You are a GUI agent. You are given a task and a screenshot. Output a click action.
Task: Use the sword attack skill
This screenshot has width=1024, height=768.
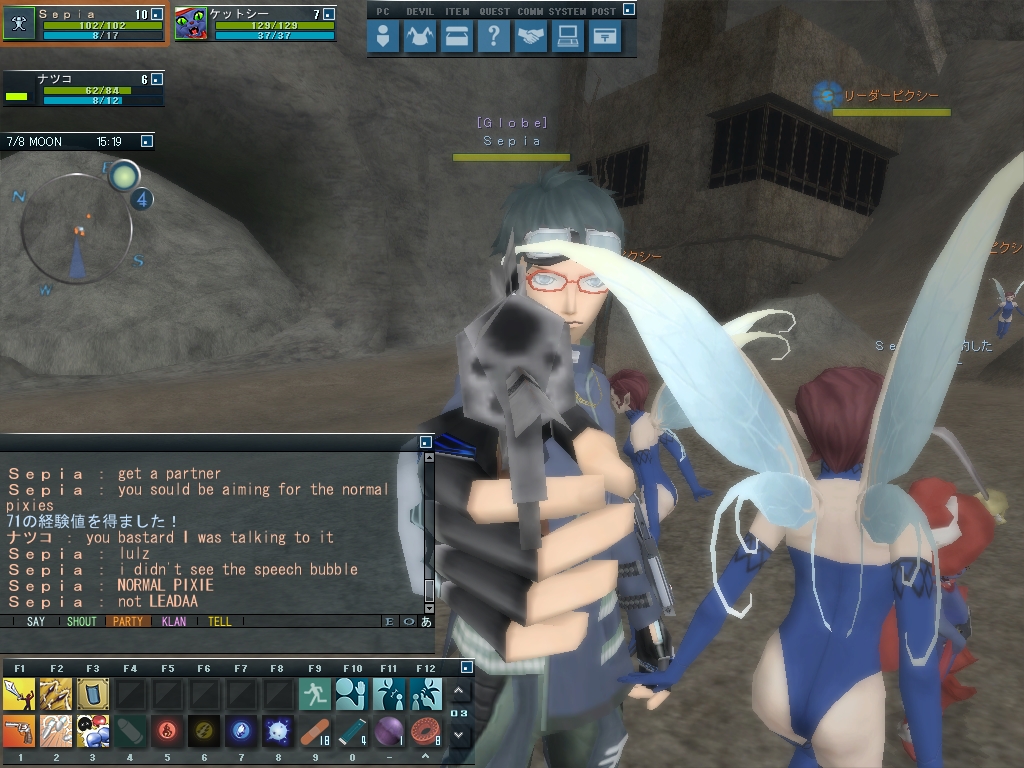click(x=20, y=693)
